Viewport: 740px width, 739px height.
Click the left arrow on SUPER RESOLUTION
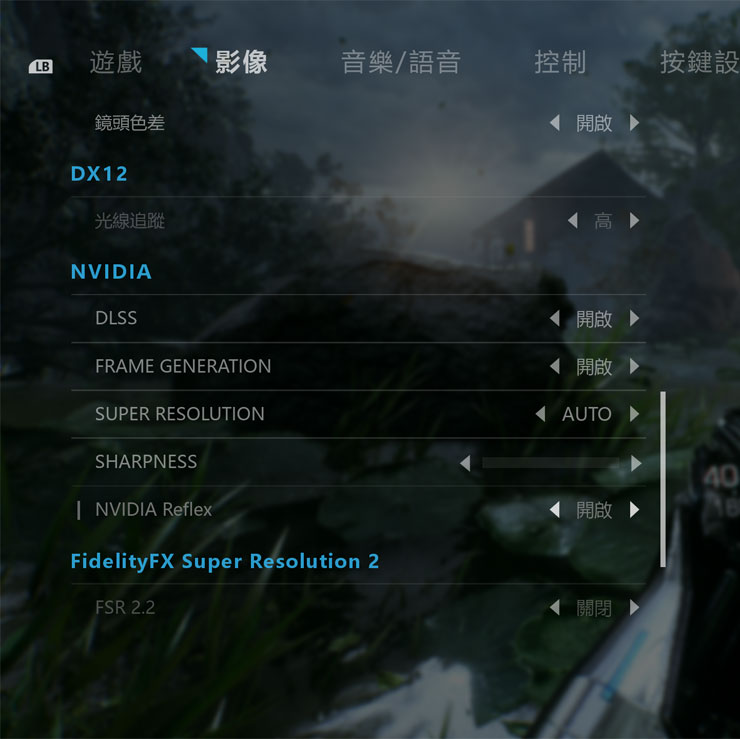tap(541, 414)
